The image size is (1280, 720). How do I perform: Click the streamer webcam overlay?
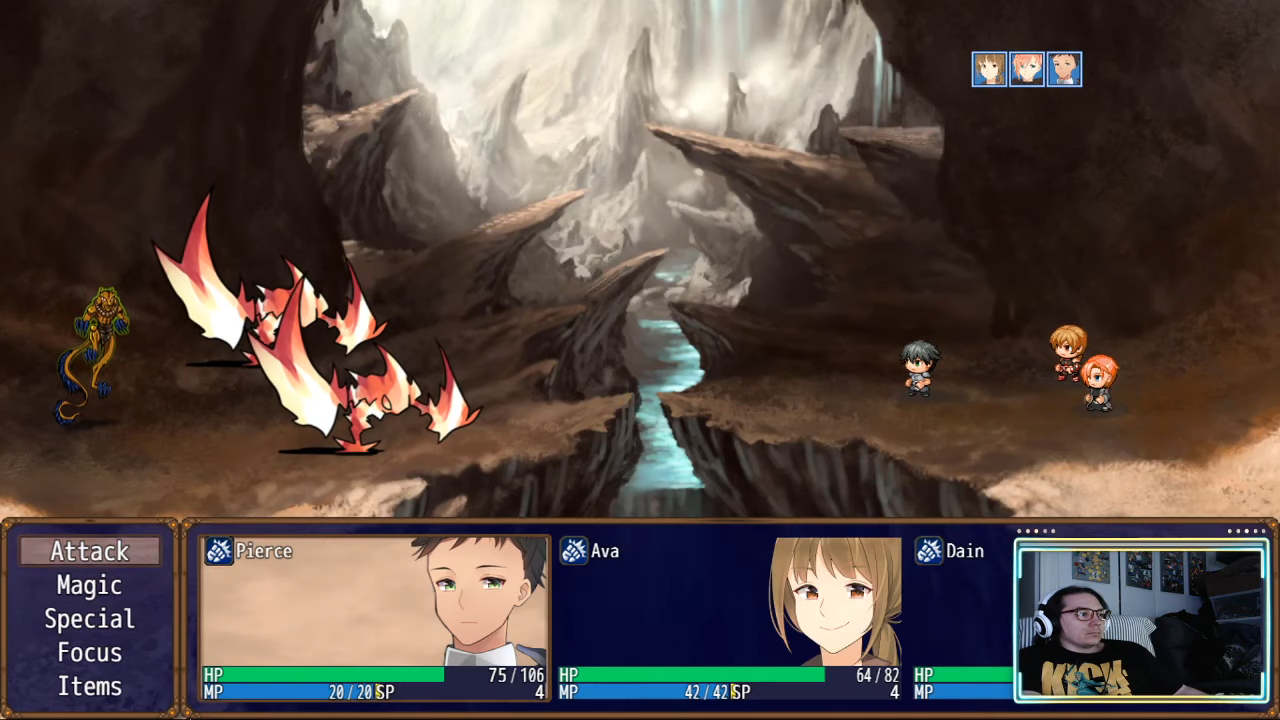[1141, 621]
